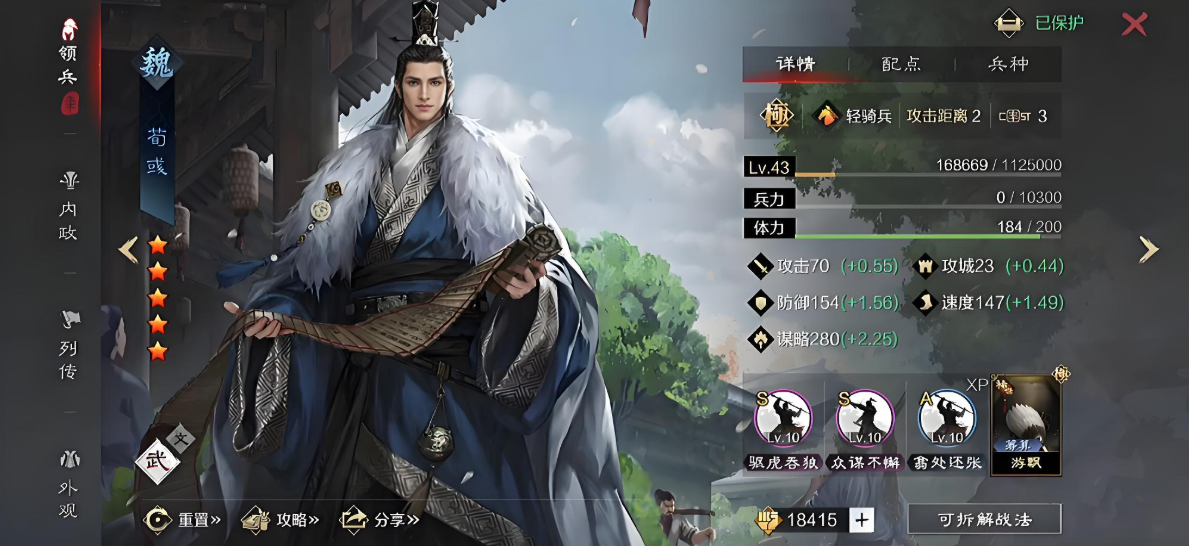This screenshot has height=546, width=1189.
Task: View the previous general with left arrow
Action: tap(128, 249)
